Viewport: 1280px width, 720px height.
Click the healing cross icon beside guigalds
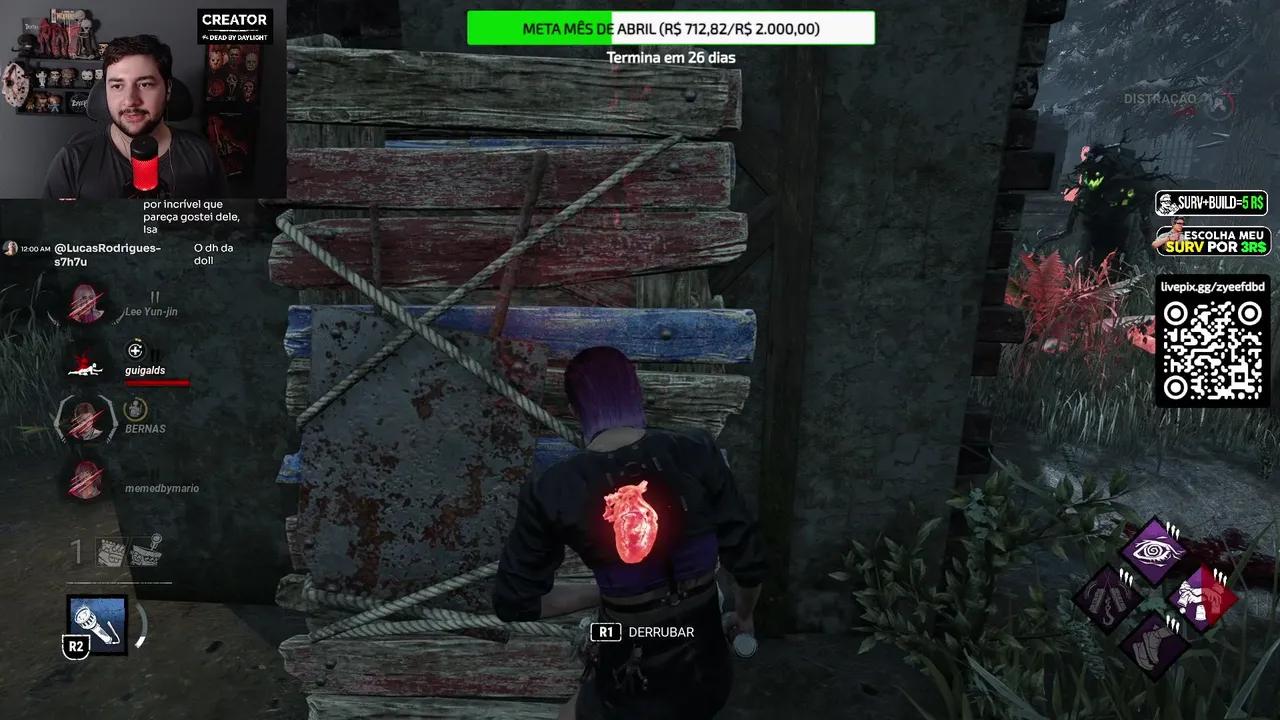click(135, 349)
